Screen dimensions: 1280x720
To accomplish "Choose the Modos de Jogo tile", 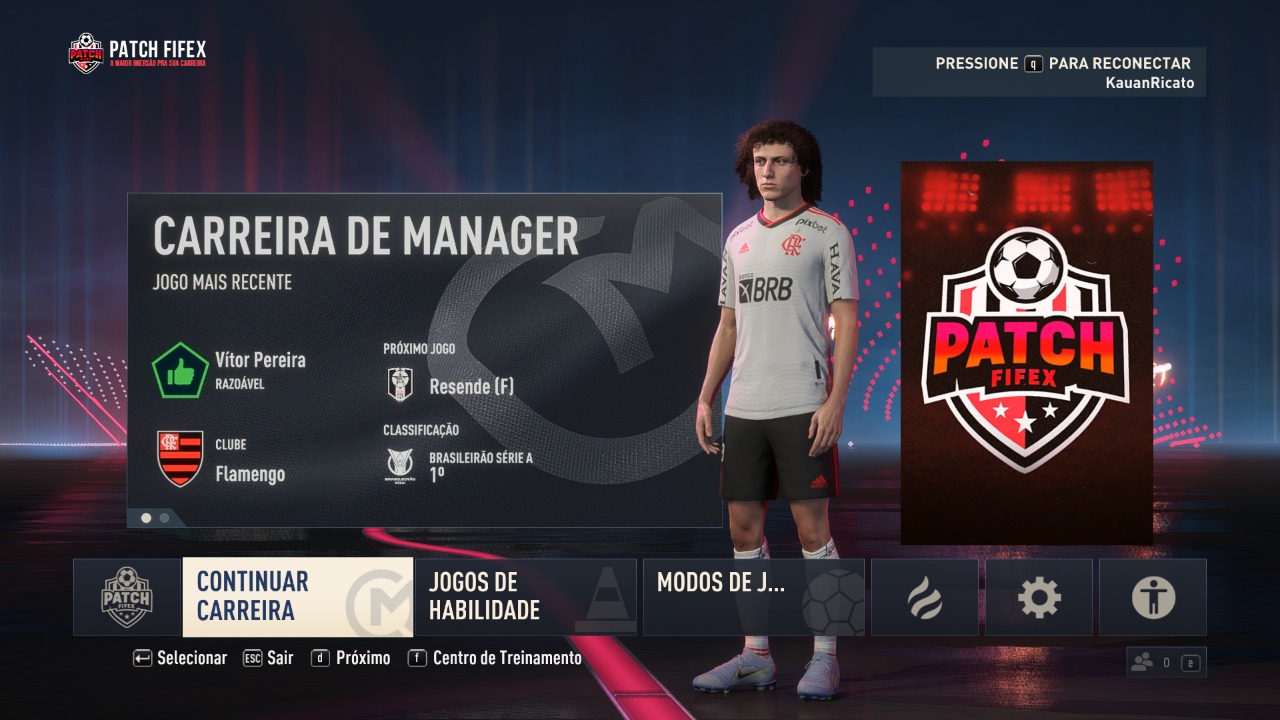I will point(753,597).
